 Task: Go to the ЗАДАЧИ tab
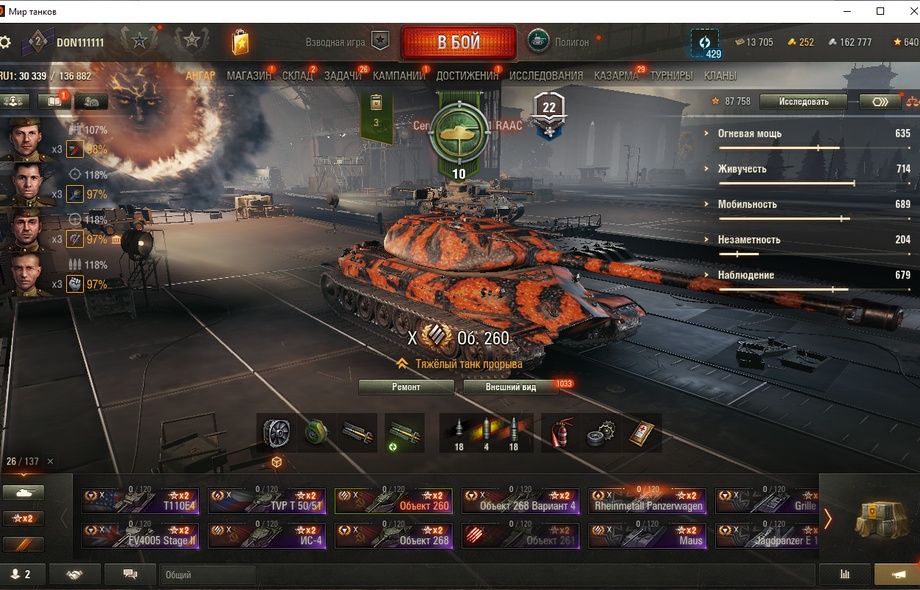click(x=342, y=76)
